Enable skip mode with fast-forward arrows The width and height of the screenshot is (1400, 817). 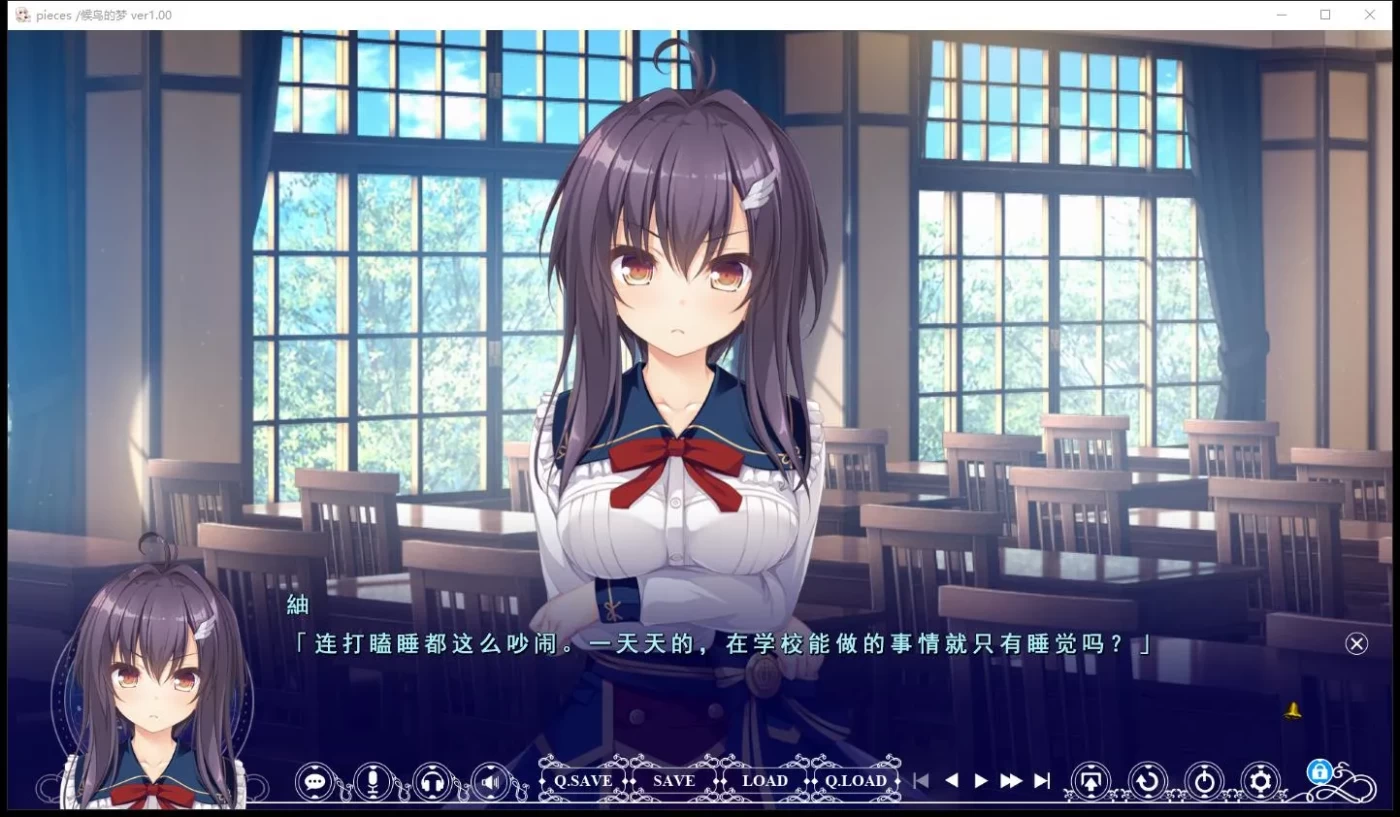[x=1010, y=781]
